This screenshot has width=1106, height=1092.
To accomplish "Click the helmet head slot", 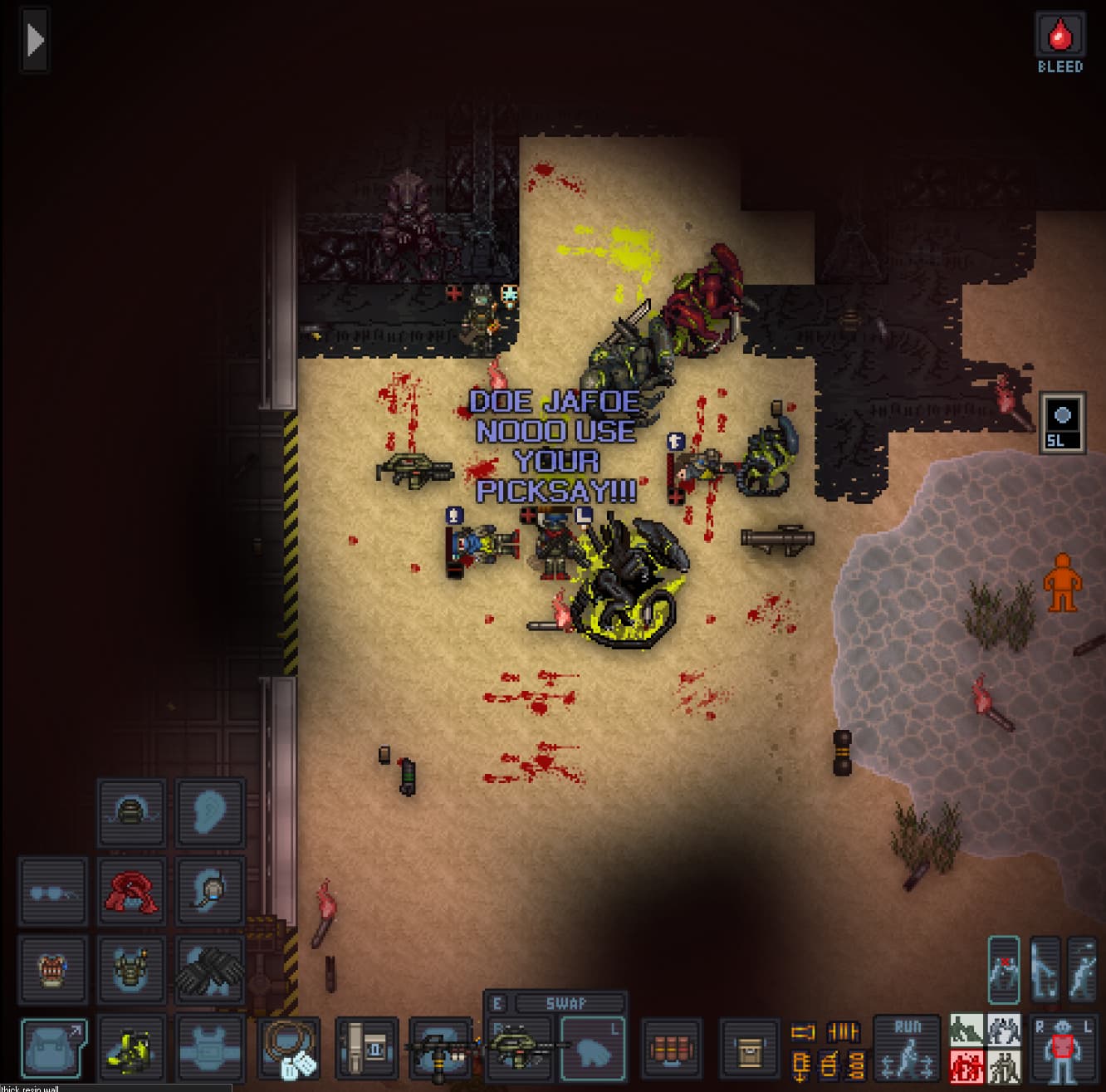I will 130,812.
